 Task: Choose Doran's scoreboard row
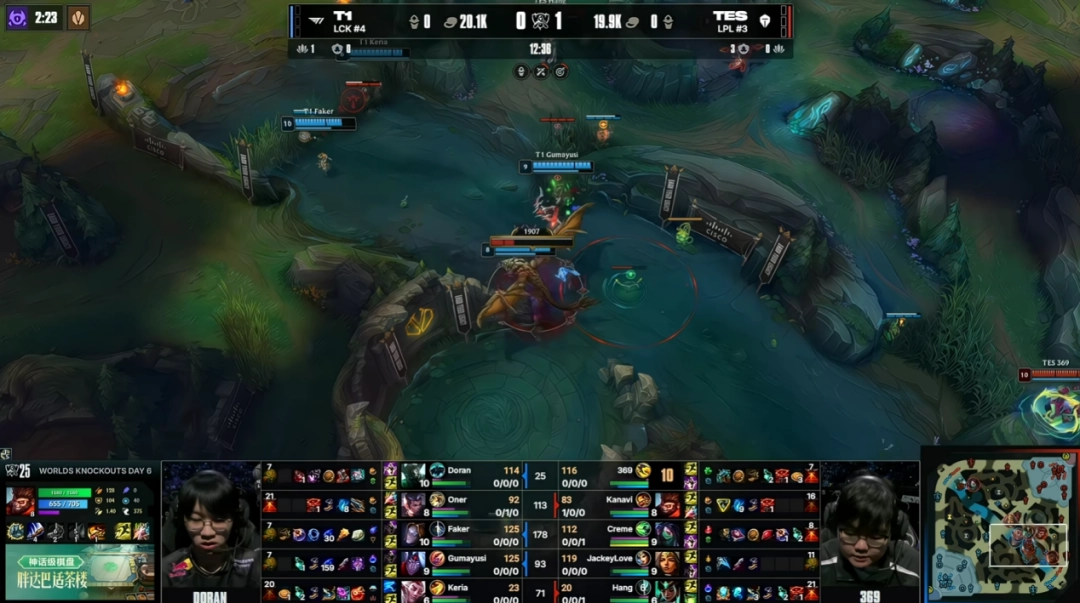pos(460,471)
